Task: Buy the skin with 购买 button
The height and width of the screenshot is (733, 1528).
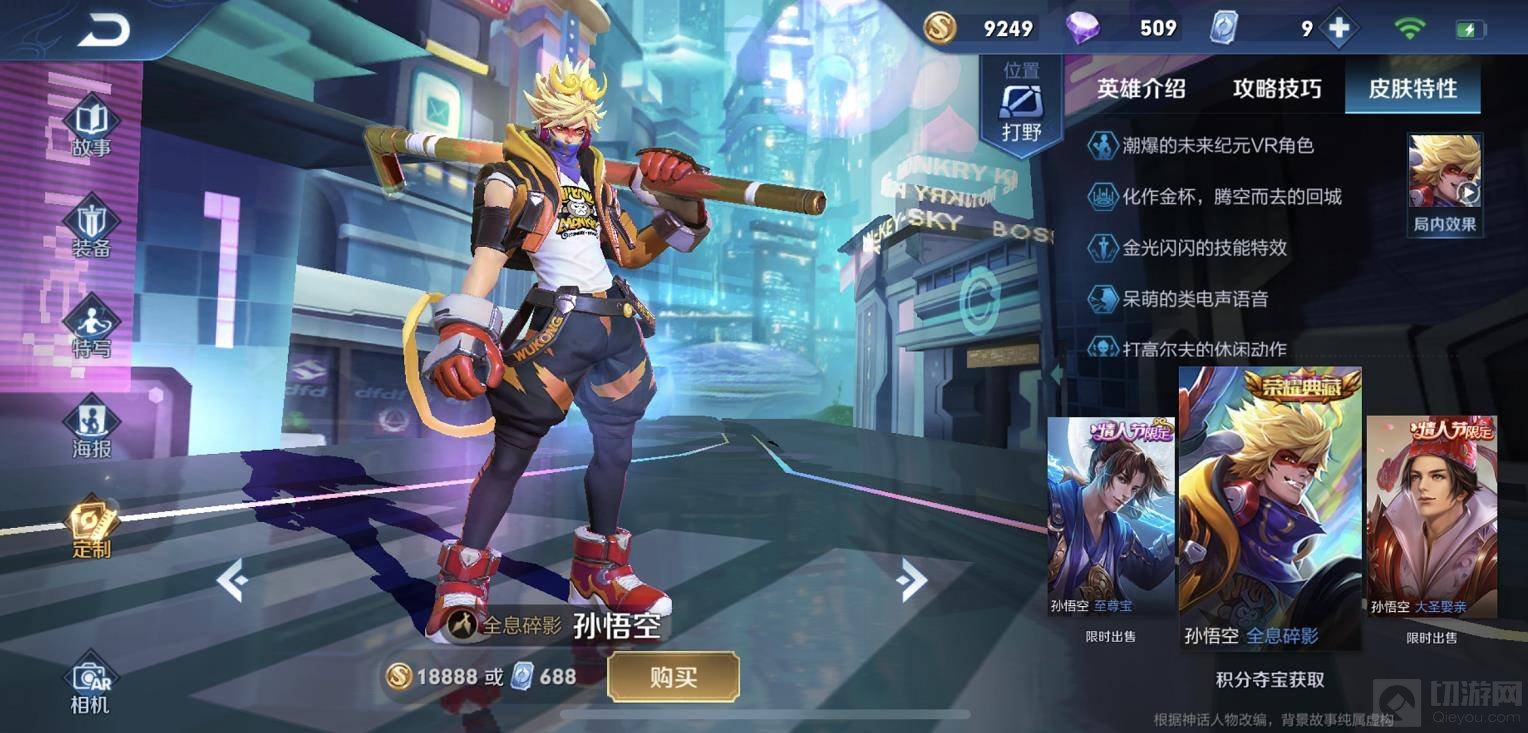Action: pos(673,677)
